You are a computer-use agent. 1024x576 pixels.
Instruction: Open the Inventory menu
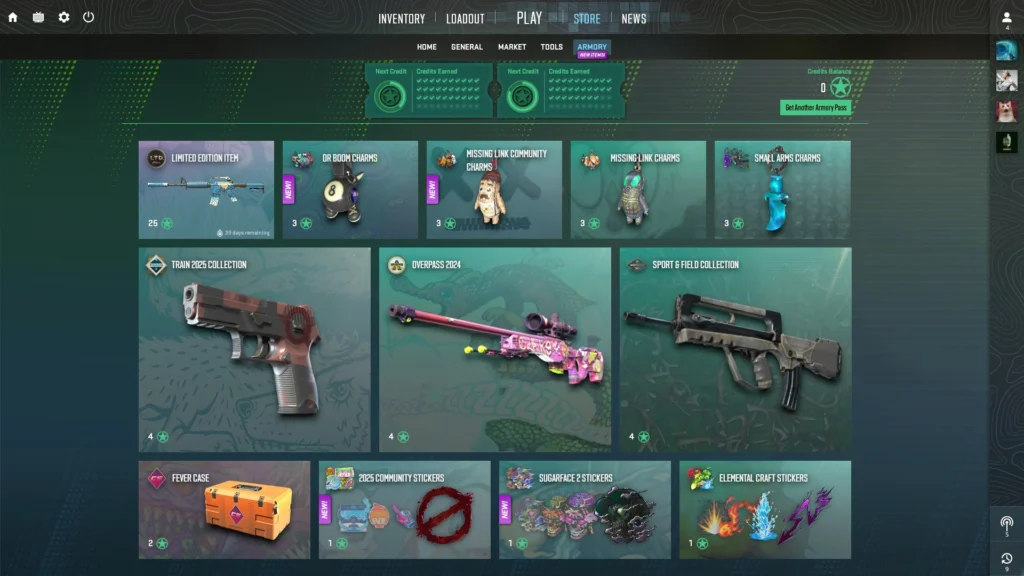click(401, 18)
